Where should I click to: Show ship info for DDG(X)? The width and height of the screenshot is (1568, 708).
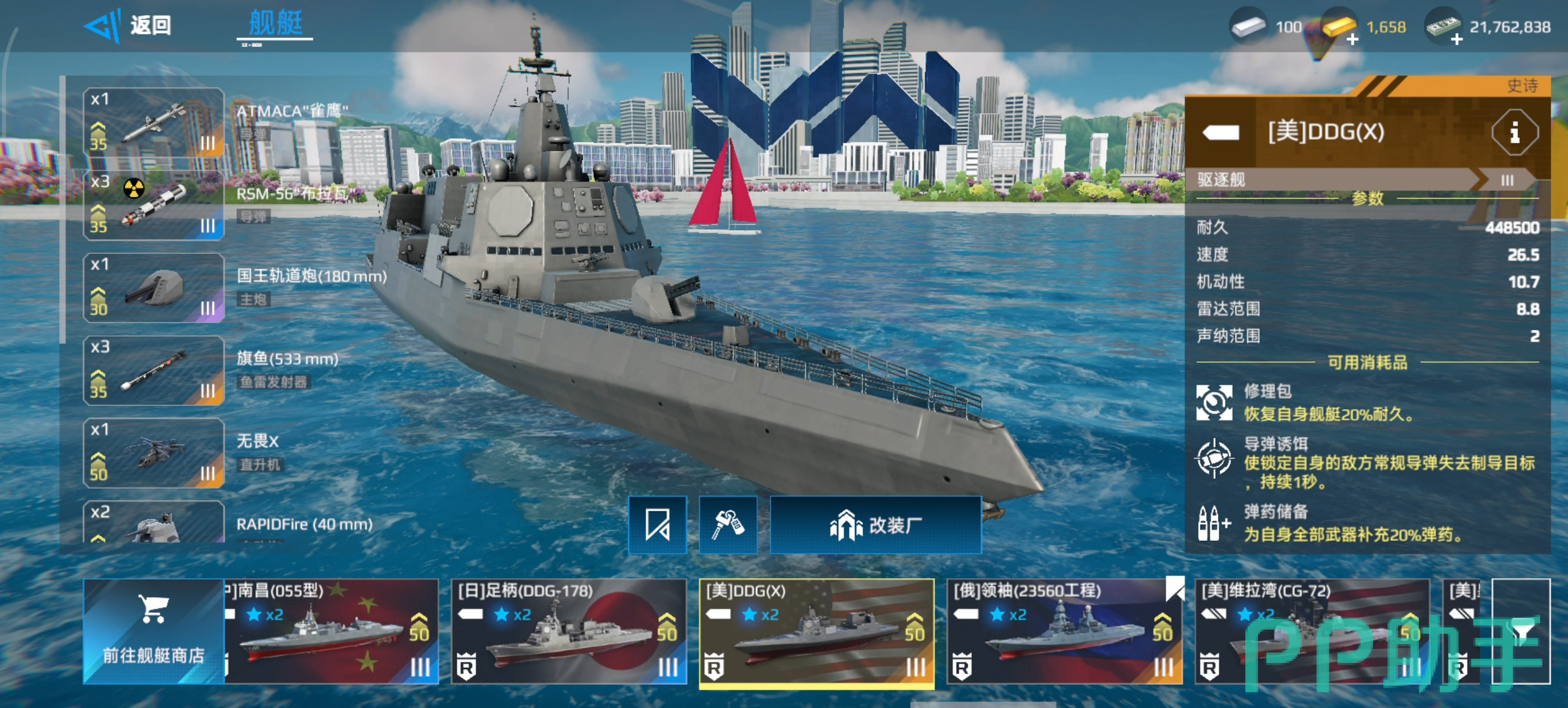click(x=1514, y=132)
